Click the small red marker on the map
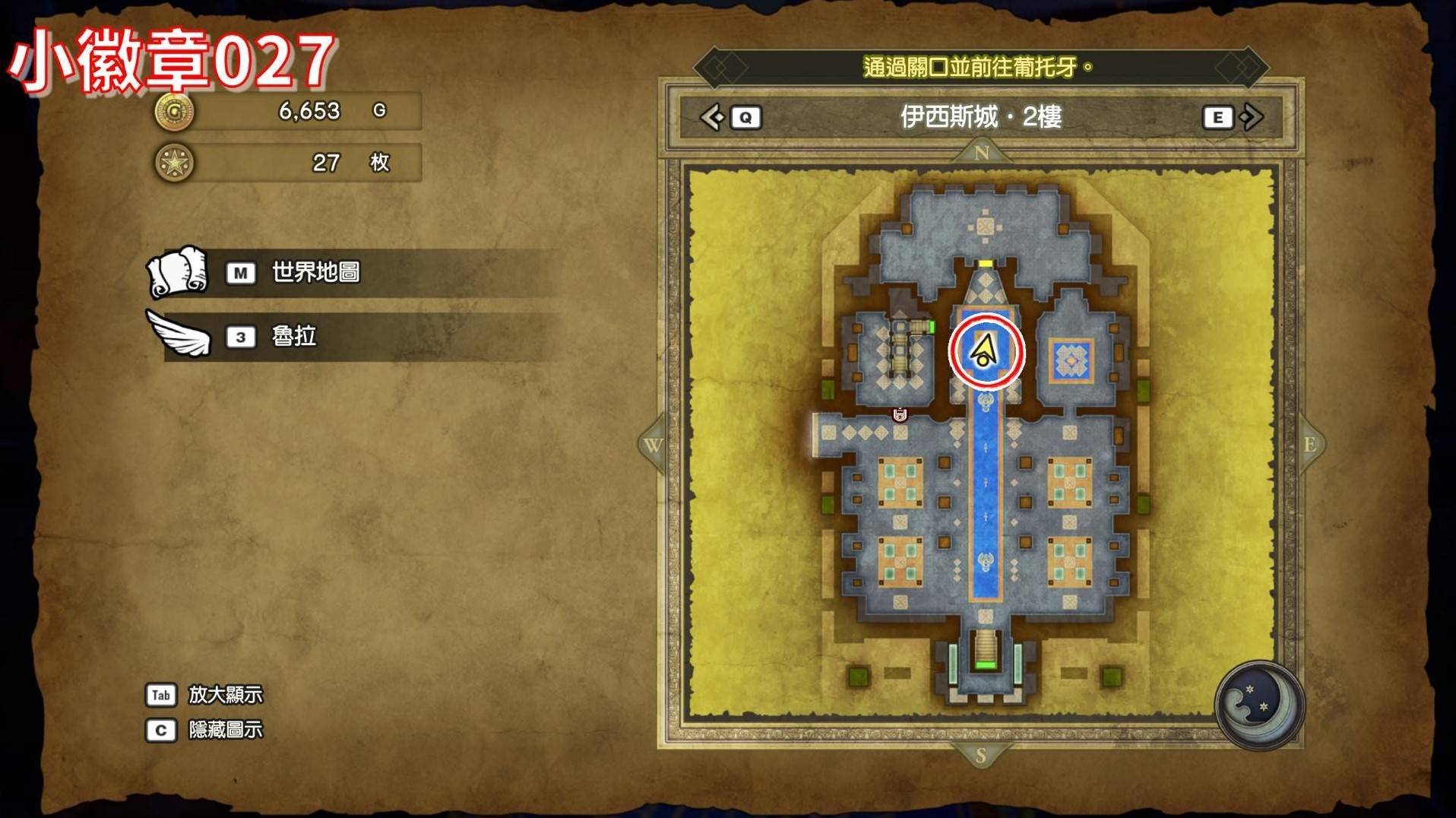Screen dimensions: 1456x818 pos(900,414)
